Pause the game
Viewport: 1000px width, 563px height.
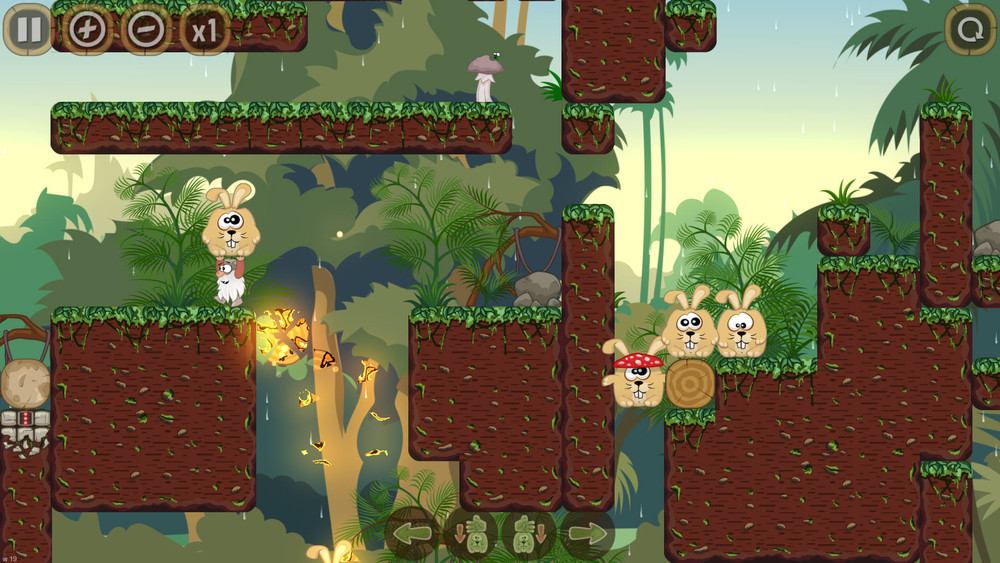pos(29,29)
